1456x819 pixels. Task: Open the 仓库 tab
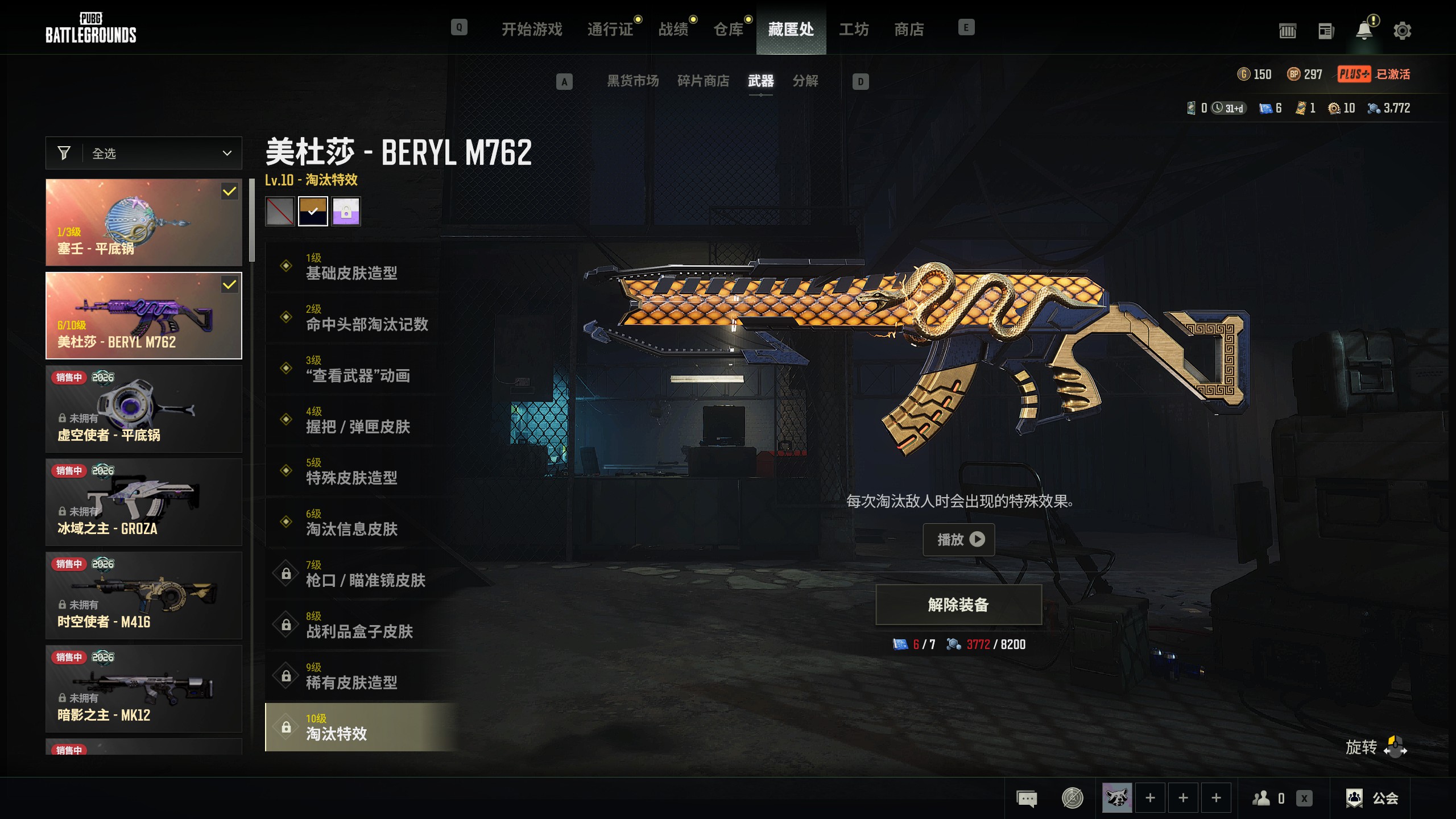click(728, 29)
